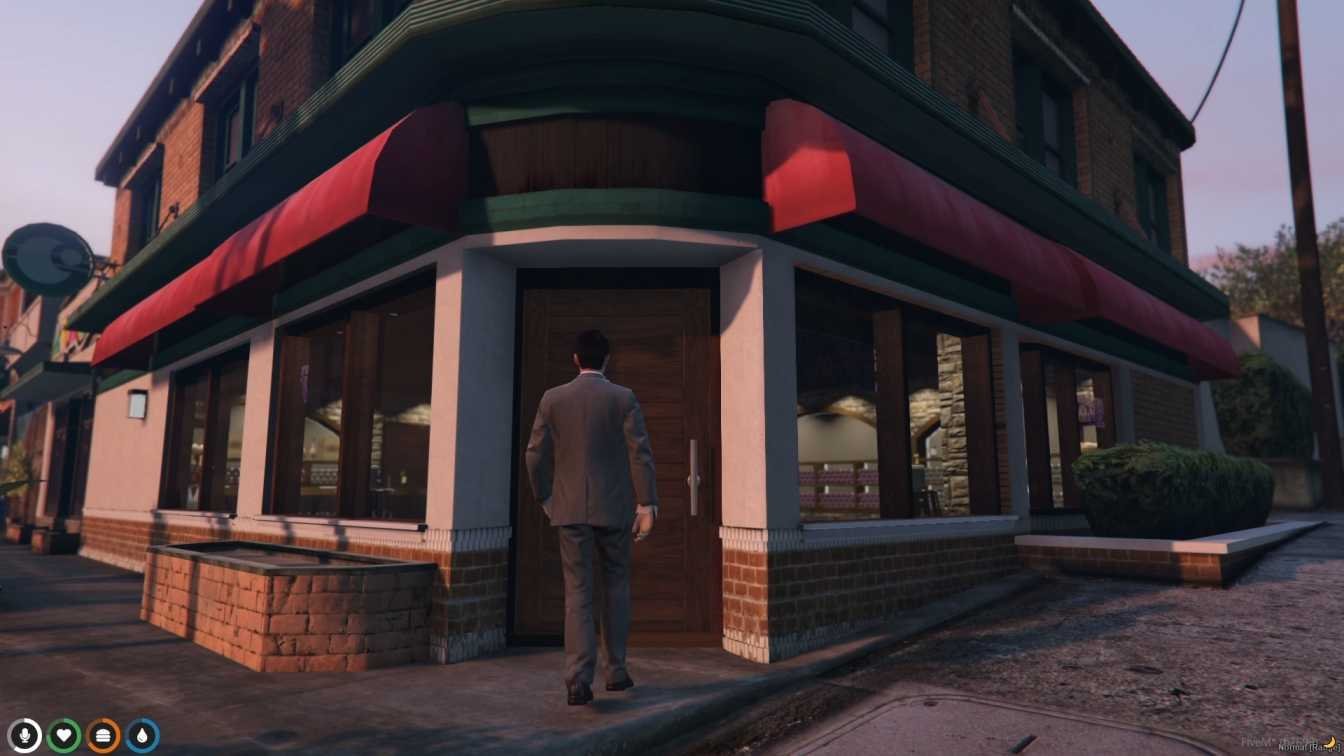This screenshot has width=1344, height=756.
Task: Select the blue water drop thirst icon
Action: [x=142, y=736]
